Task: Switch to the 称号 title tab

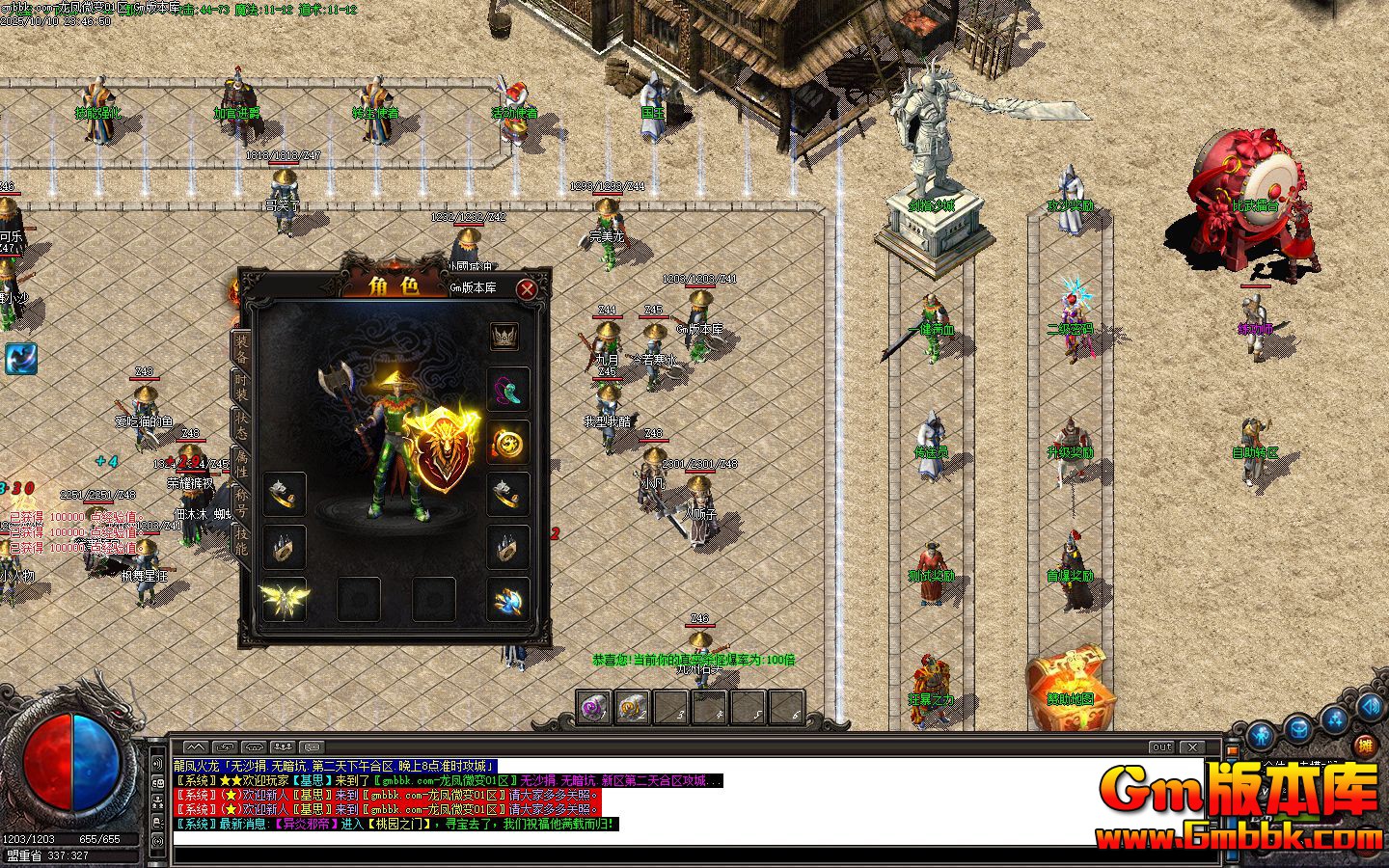Action: coord(241,502)
